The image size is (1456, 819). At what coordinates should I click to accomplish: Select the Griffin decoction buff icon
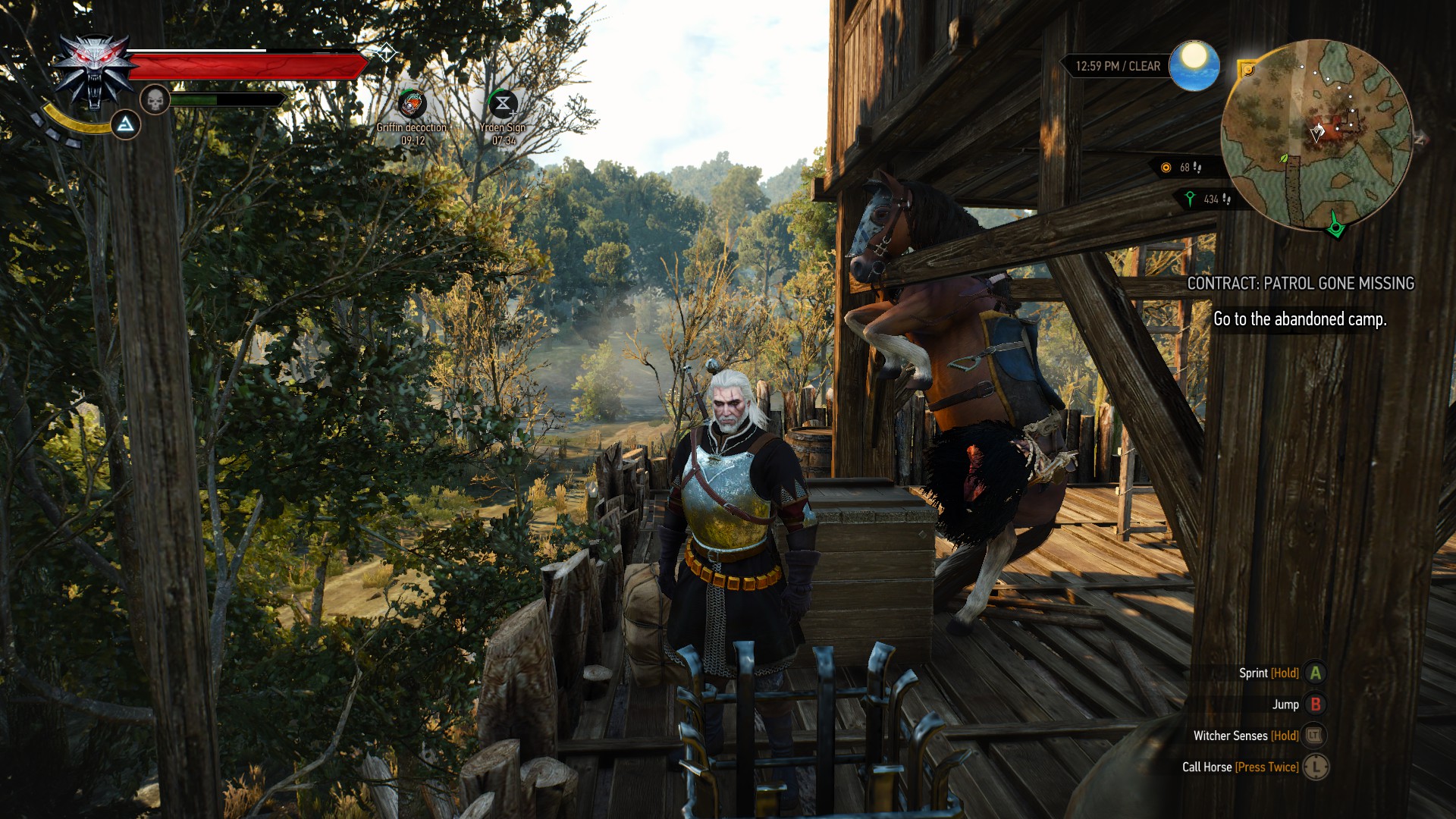click(x=412, y=104)
